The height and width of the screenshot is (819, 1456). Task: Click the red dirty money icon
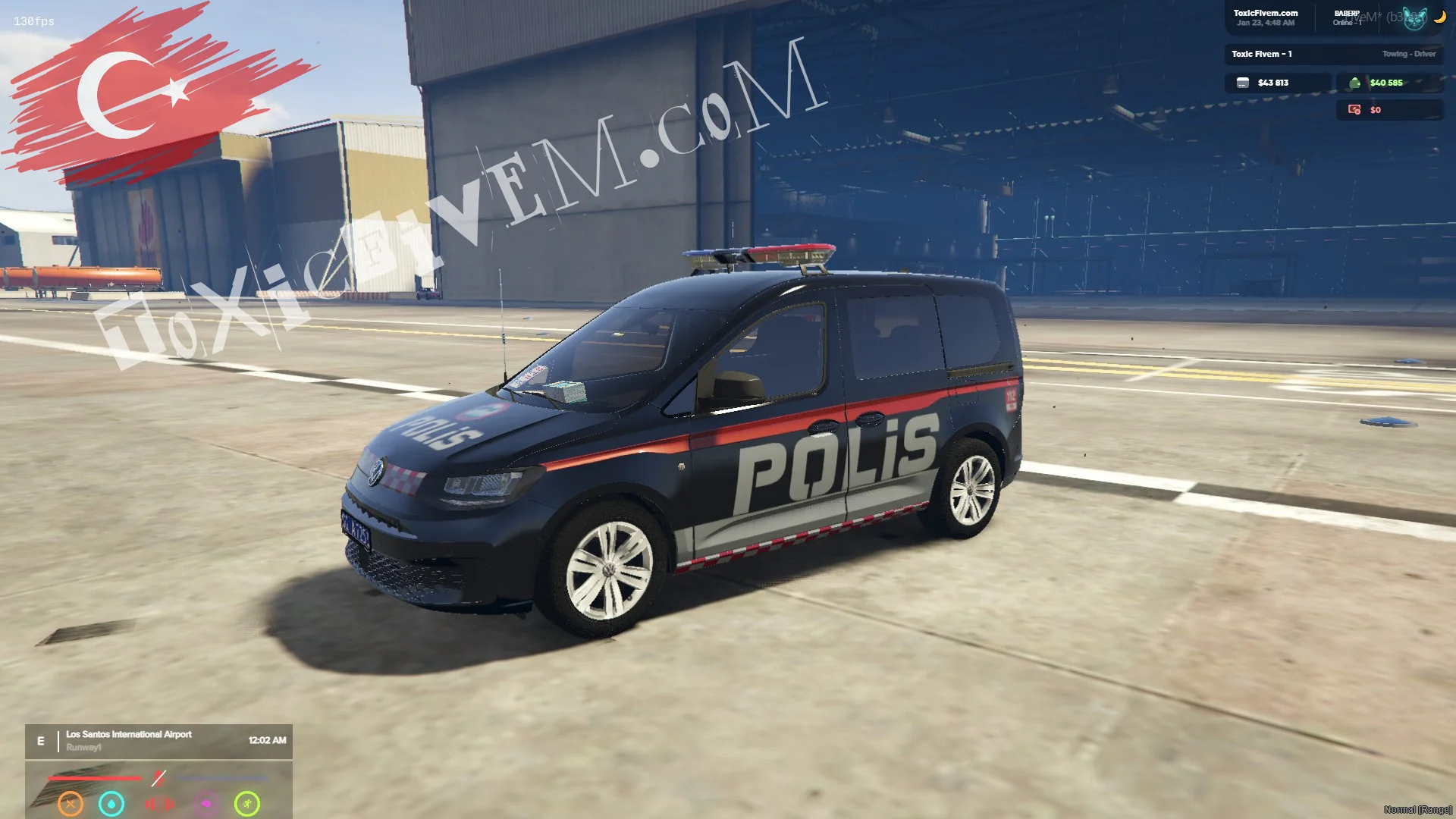point(1354,110)
